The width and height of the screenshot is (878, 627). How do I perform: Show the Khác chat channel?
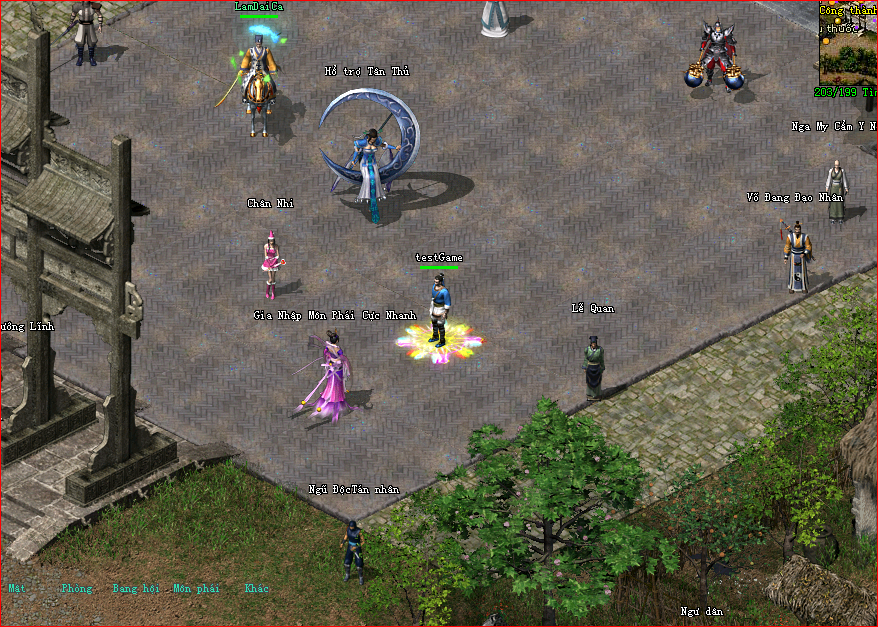(257, 588)
